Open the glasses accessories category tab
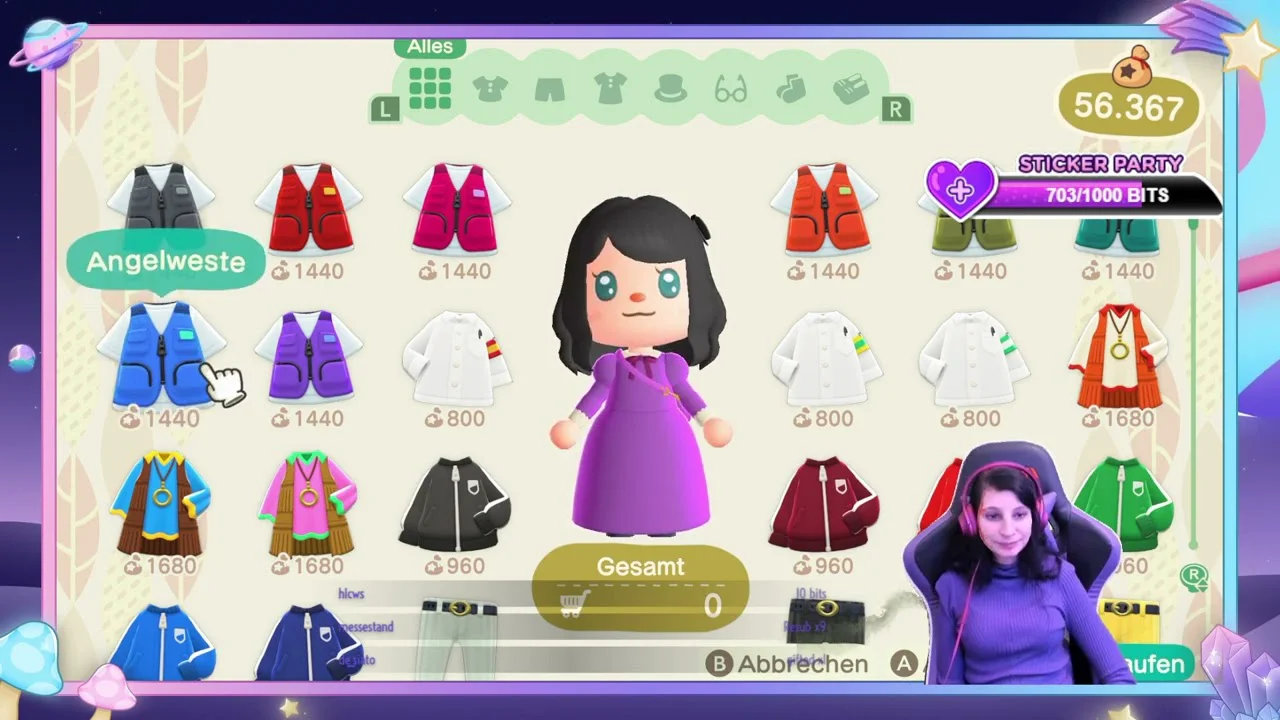The width and height of the screenshot is (1280, 720). coord(731,91)
